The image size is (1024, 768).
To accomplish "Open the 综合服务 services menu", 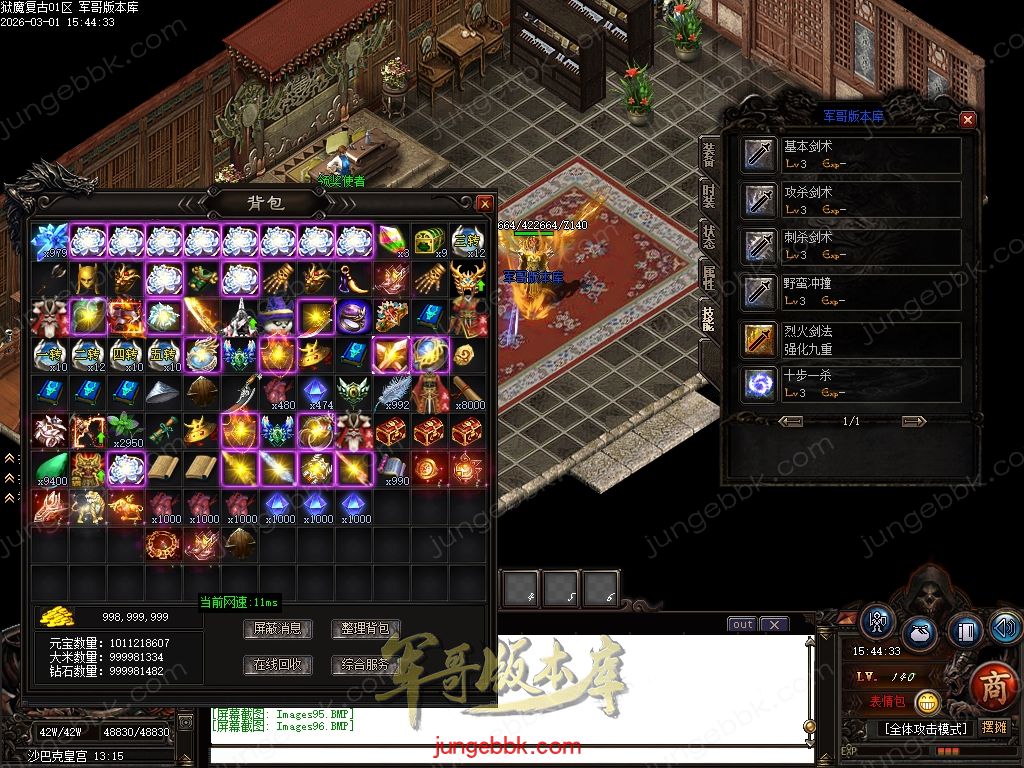I will coord(365,665).
